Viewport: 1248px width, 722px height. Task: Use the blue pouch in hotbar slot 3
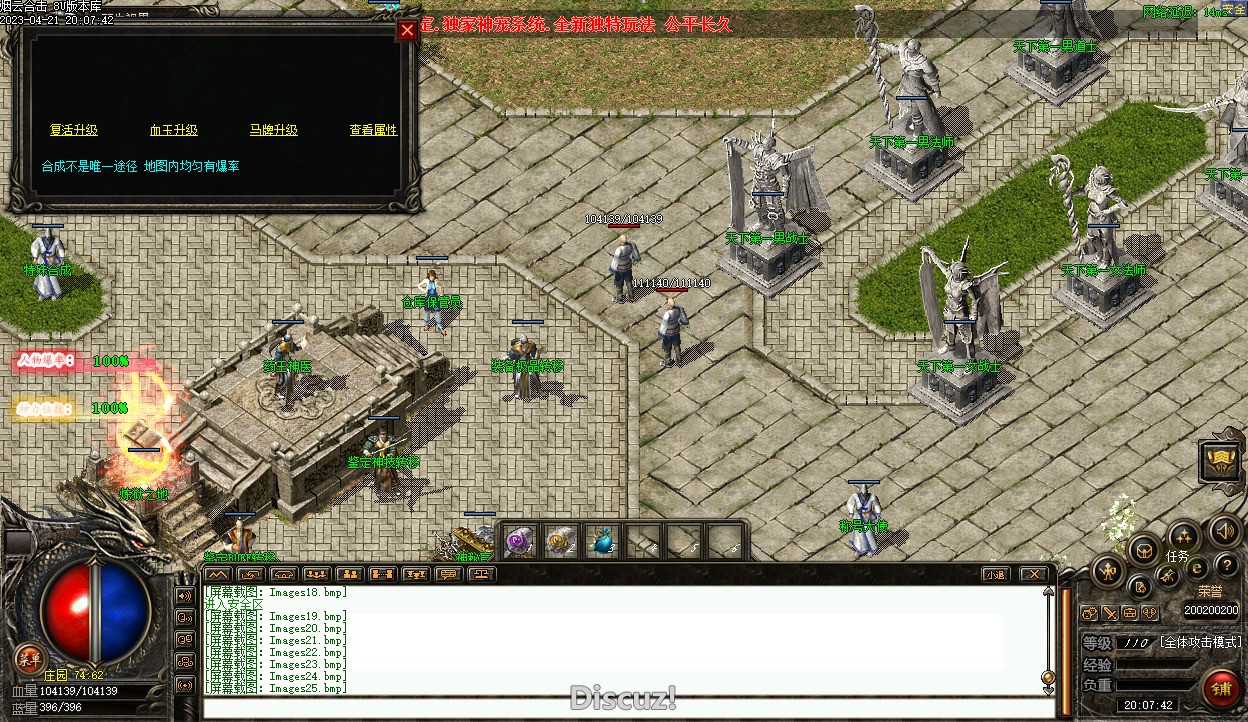coord(602,541)
